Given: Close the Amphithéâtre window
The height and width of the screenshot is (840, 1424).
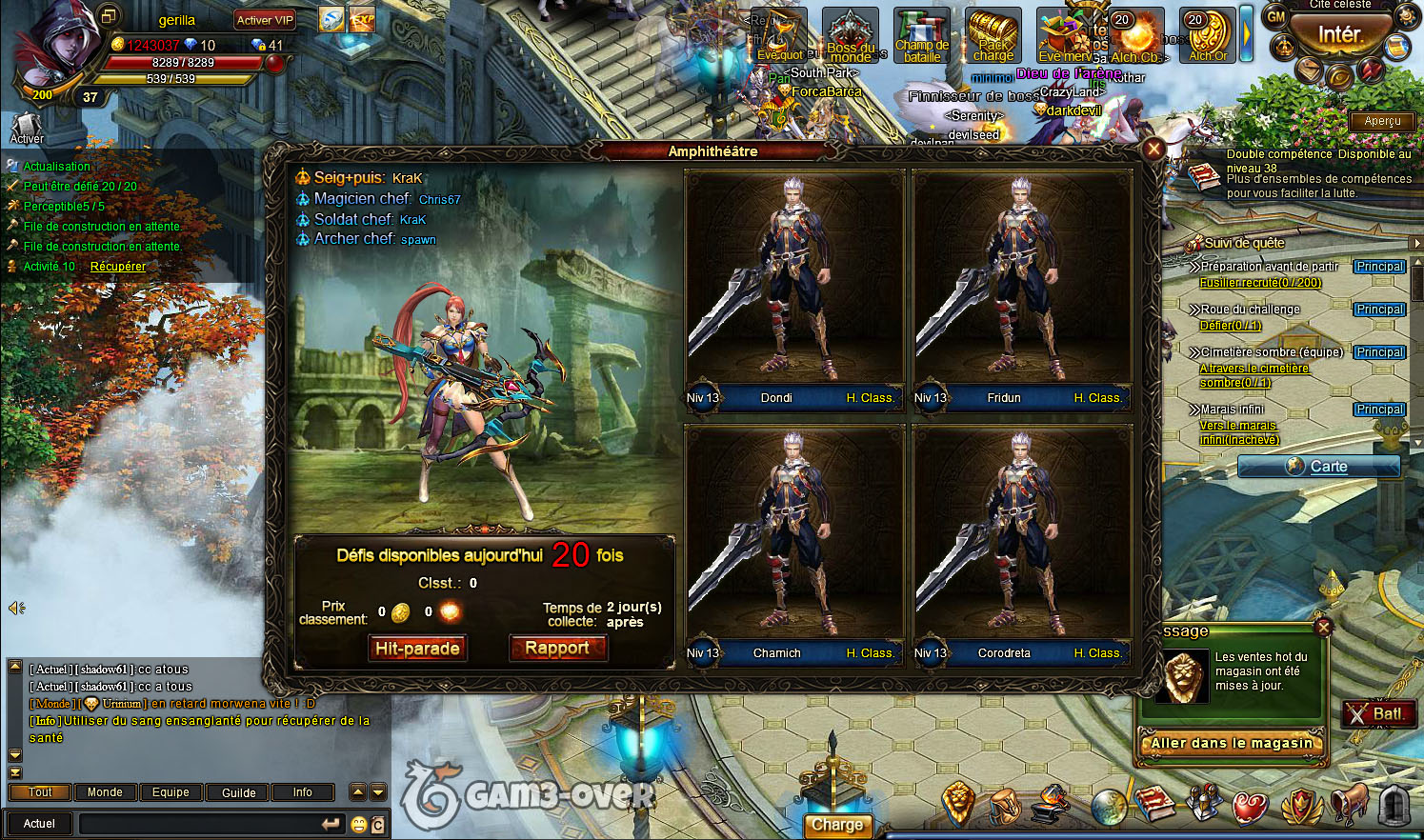Looking at the screenshot, I should click(x=1153, y=149).
